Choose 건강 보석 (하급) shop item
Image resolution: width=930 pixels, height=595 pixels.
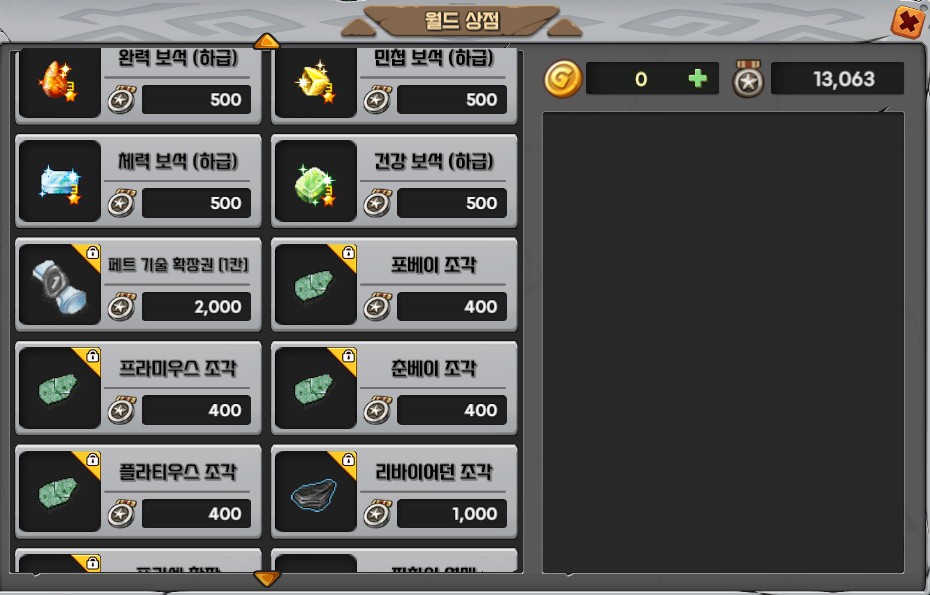[394, 181]
